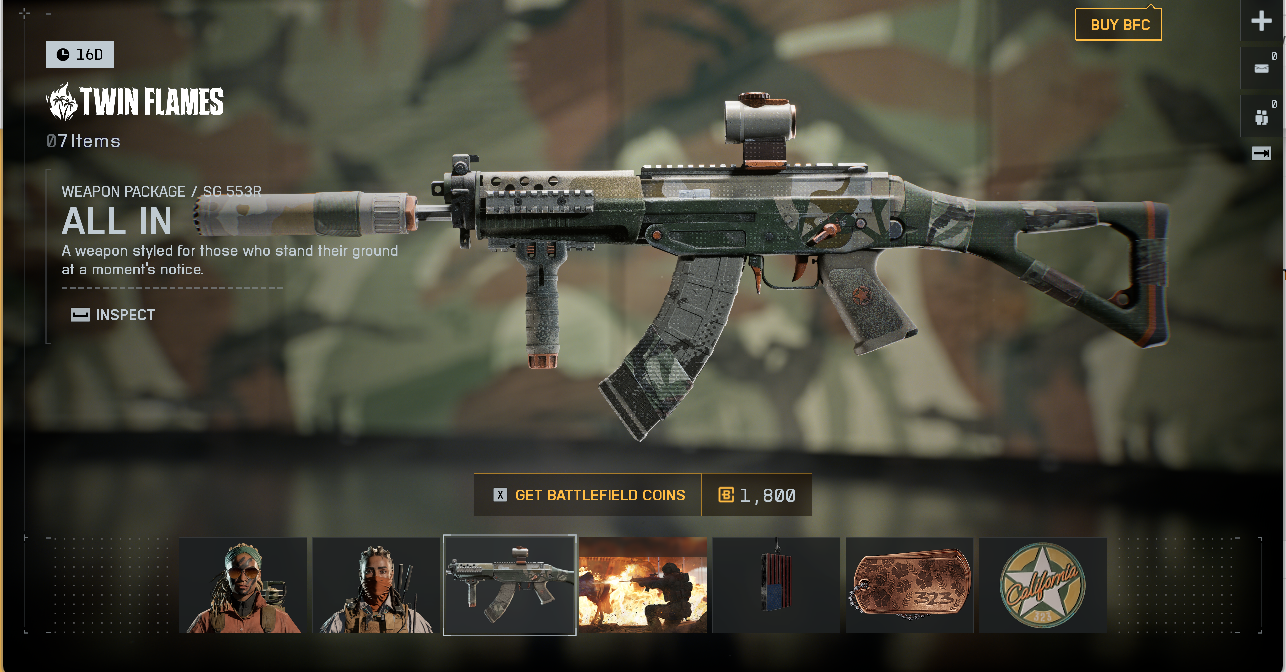
Task: Select the copper dog tag thumbnail
Action: point(909,585)
